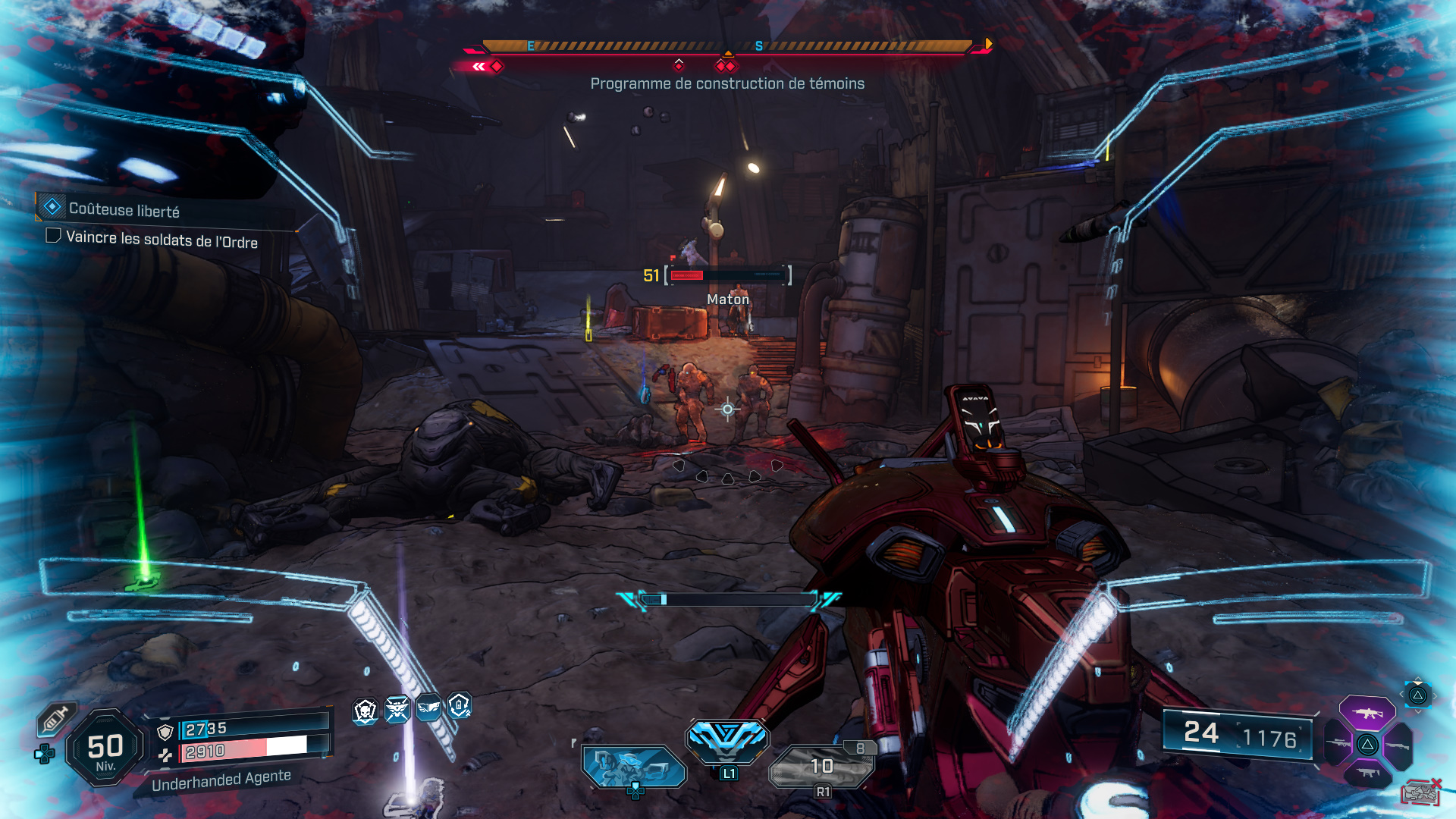Select the sniper rifle weapon slot
1456x819 pixels.
(1338, 743)
